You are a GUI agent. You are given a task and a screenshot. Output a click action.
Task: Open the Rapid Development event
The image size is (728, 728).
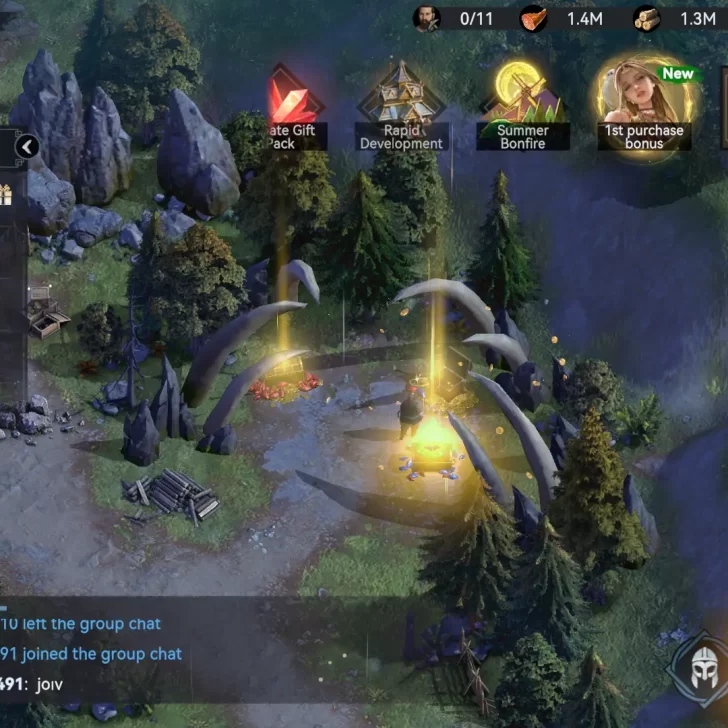tap(401, 107)
